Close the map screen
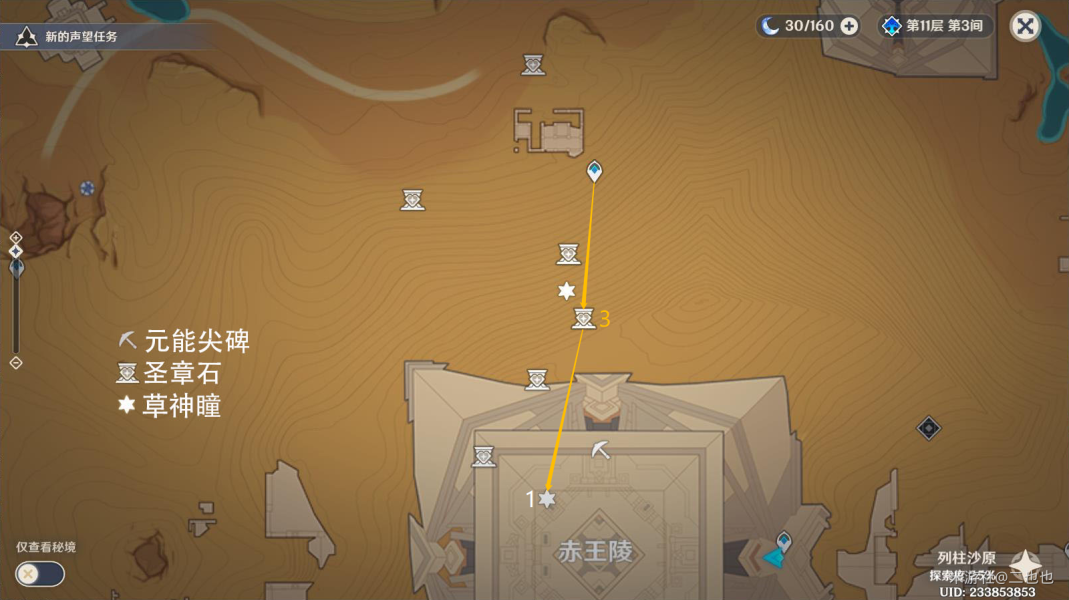1069x600 pixels. [1025, 26]
